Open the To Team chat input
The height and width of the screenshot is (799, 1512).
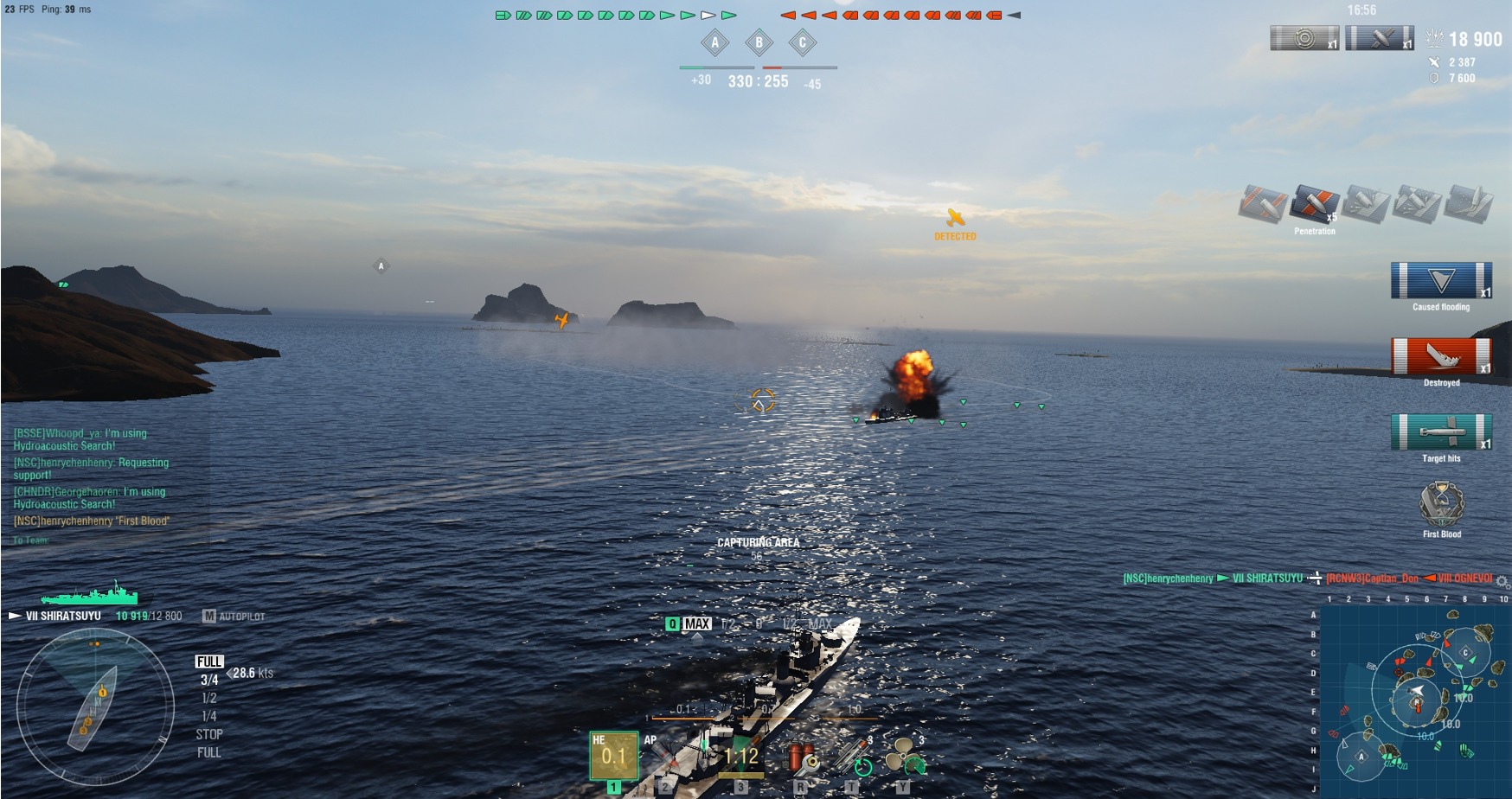coord(31,540)
